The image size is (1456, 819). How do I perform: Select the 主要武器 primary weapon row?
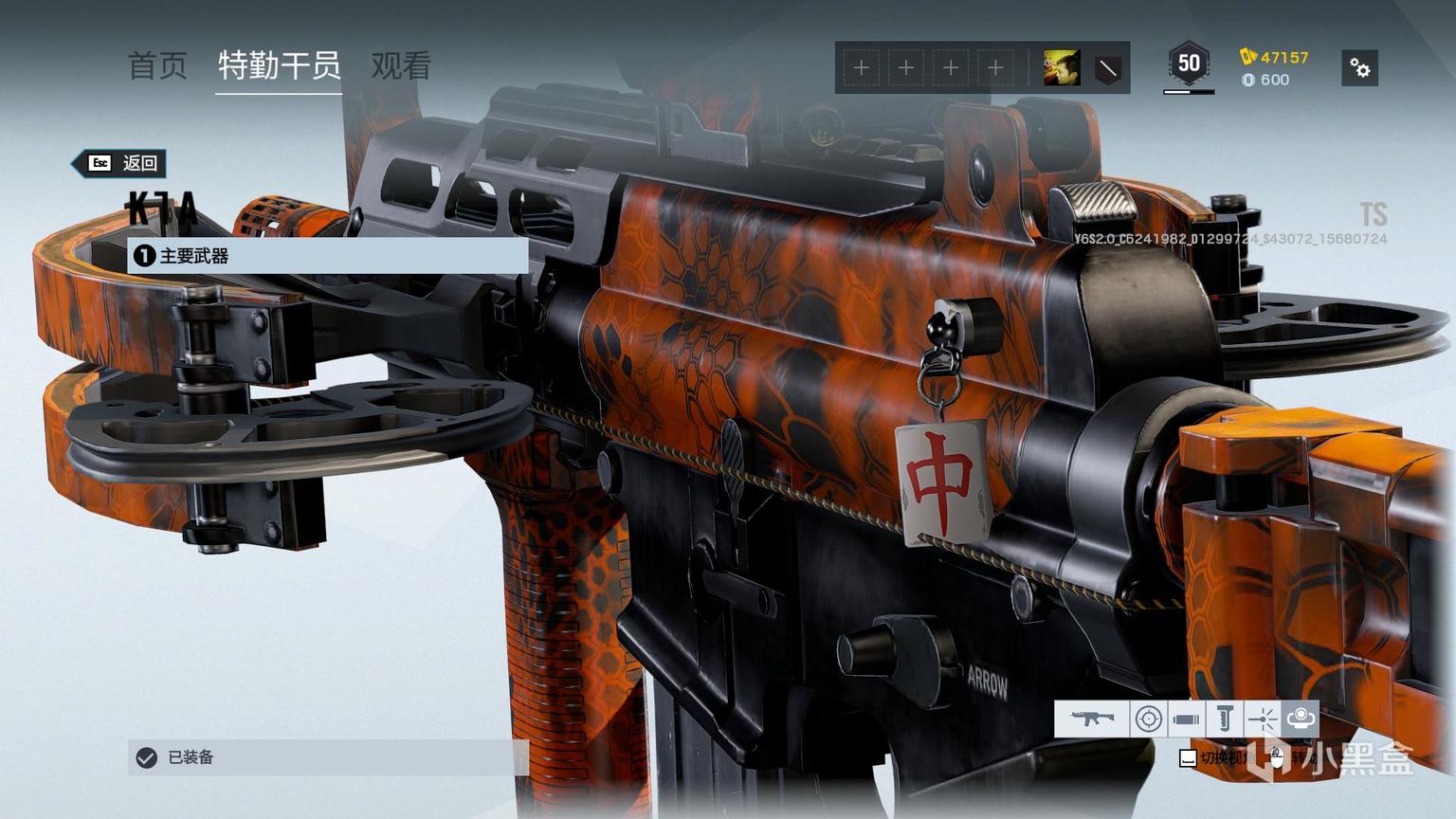pyautogui.click(x=327, y=256)
